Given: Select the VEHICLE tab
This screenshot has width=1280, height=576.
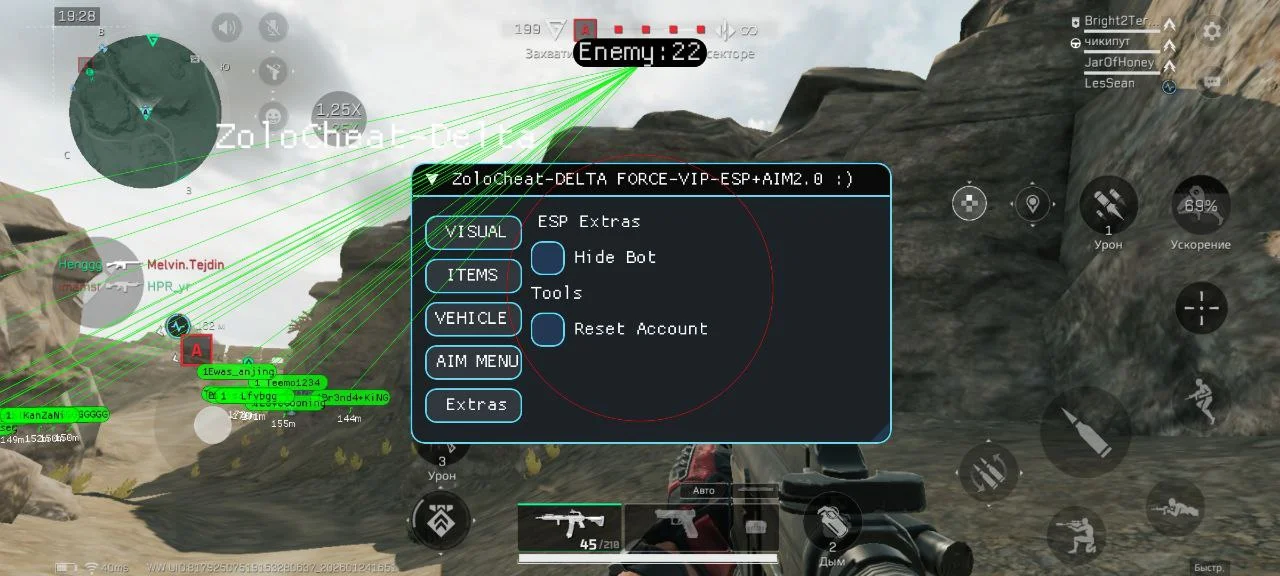Looking at the screenshot, I should pyautogui.click(x=473, y=318).
